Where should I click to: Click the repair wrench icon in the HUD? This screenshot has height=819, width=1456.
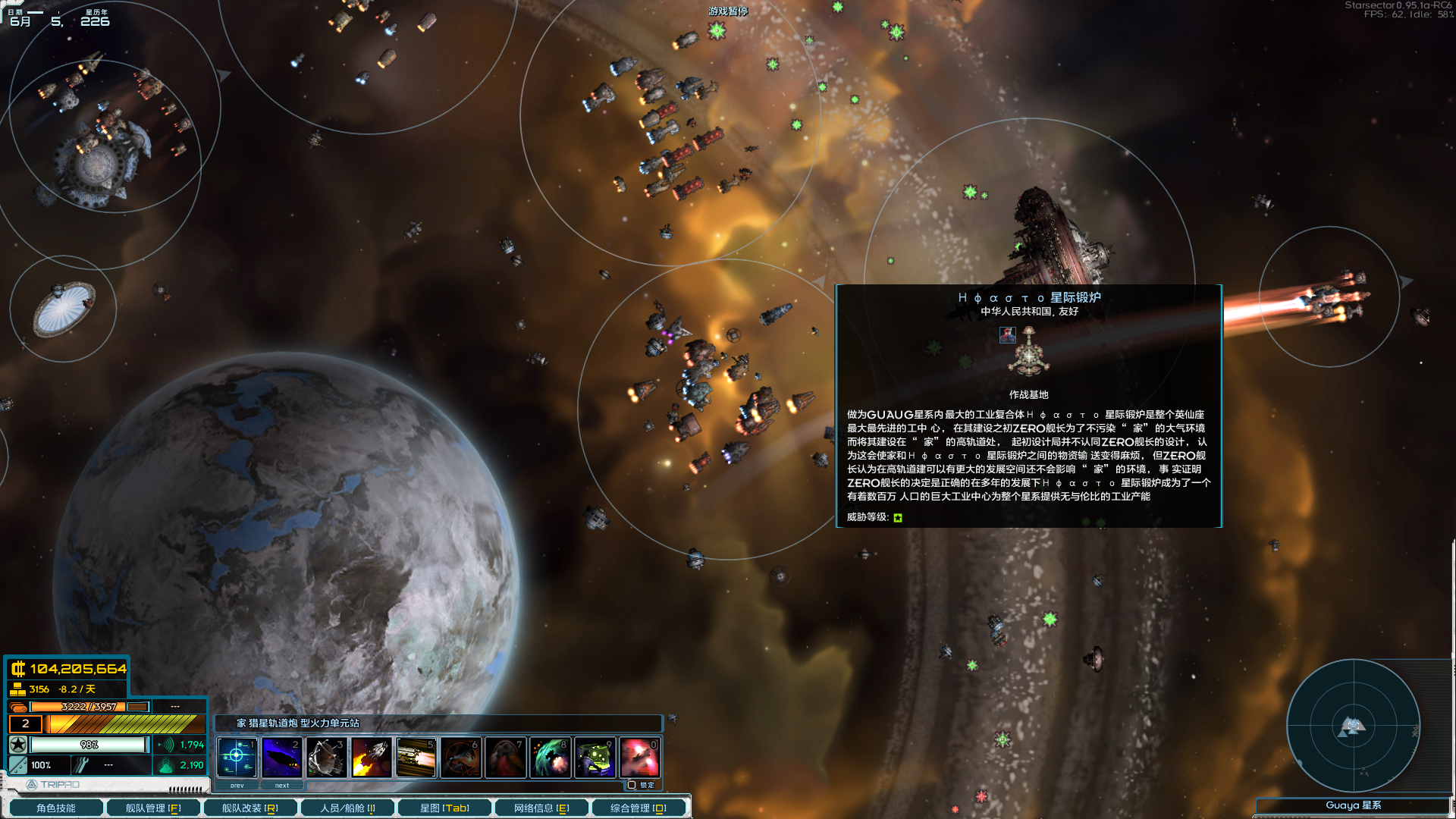click(x=80, y=765)
